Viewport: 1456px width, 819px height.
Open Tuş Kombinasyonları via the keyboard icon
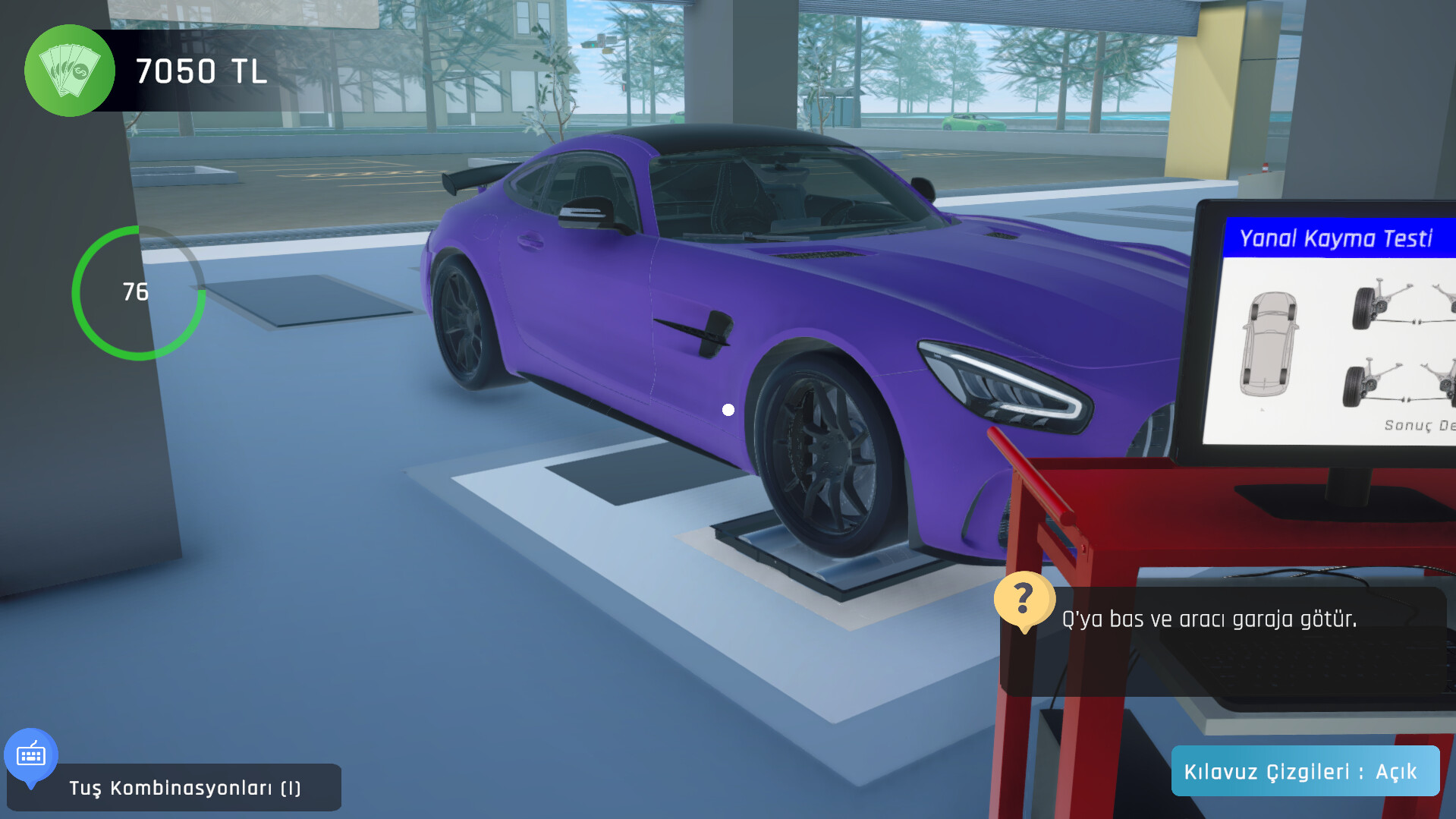[31, 755]
